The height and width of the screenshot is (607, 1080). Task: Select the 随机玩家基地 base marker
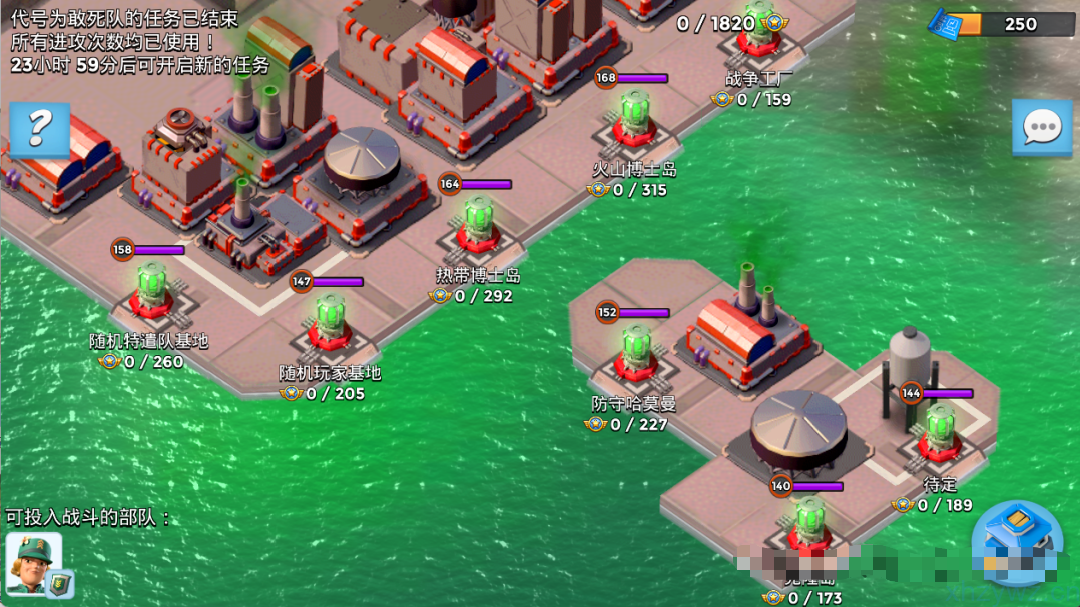coord(330,324)
